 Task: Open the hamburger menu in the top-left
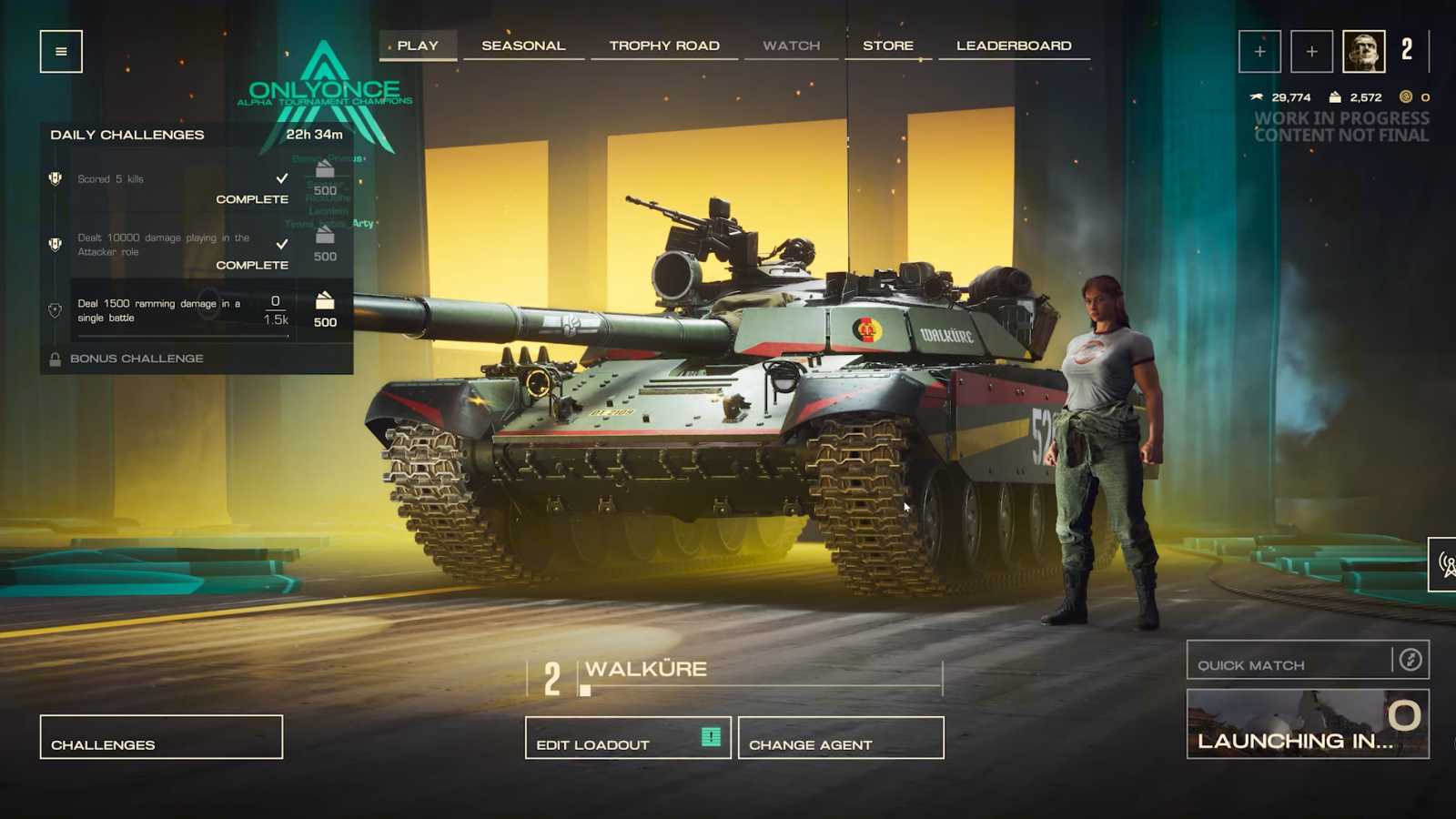pyautogui.click(x=59, y=52)
